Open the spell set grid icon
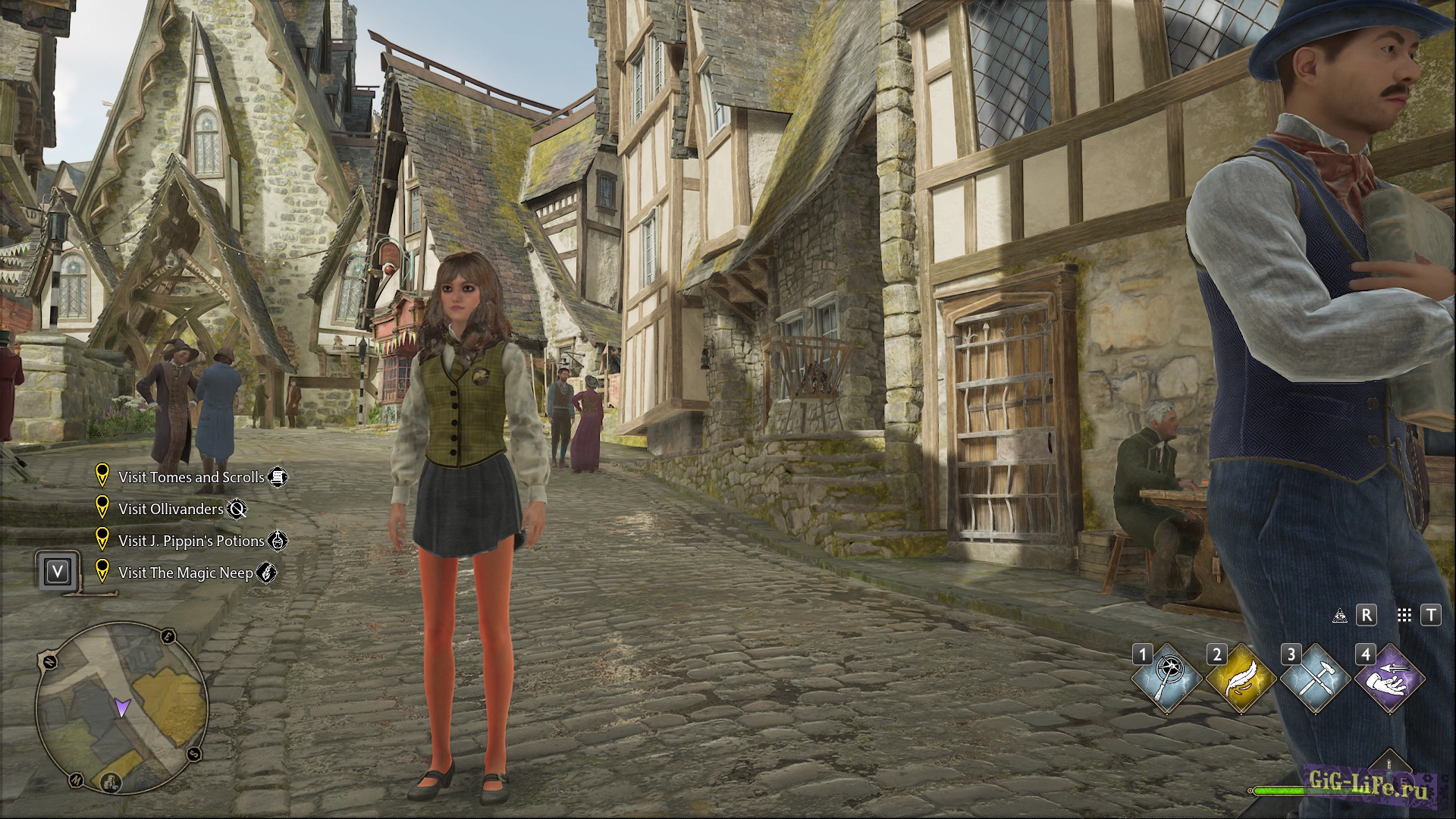This screenshot has height=819, width=1456. coord(1404,615)
